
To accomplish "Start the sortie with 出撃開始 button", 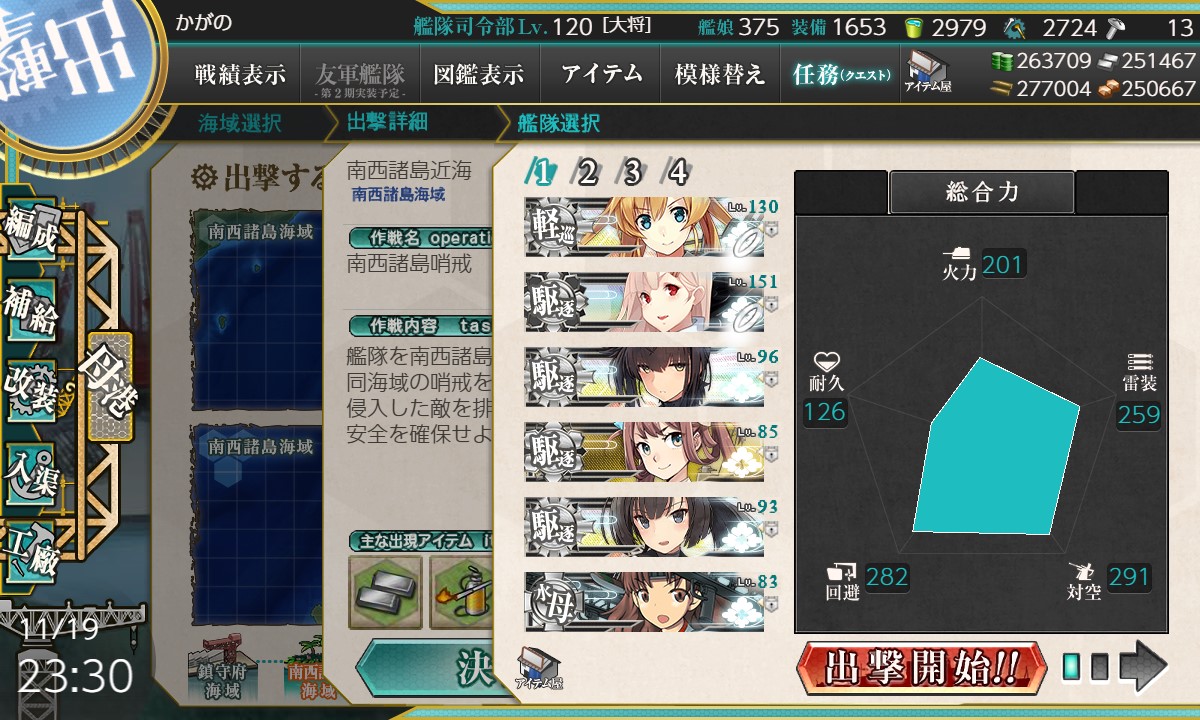I will 921,667.
